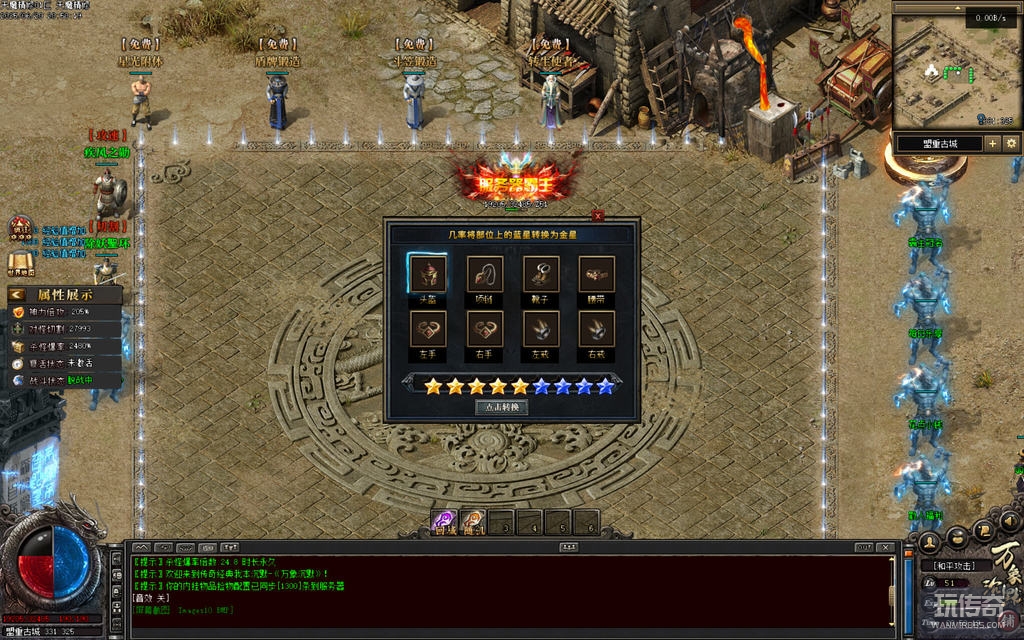This screenshot has width=1024, height=640.
Task: Pick the belt (腰带) slot
Action: 597,273
